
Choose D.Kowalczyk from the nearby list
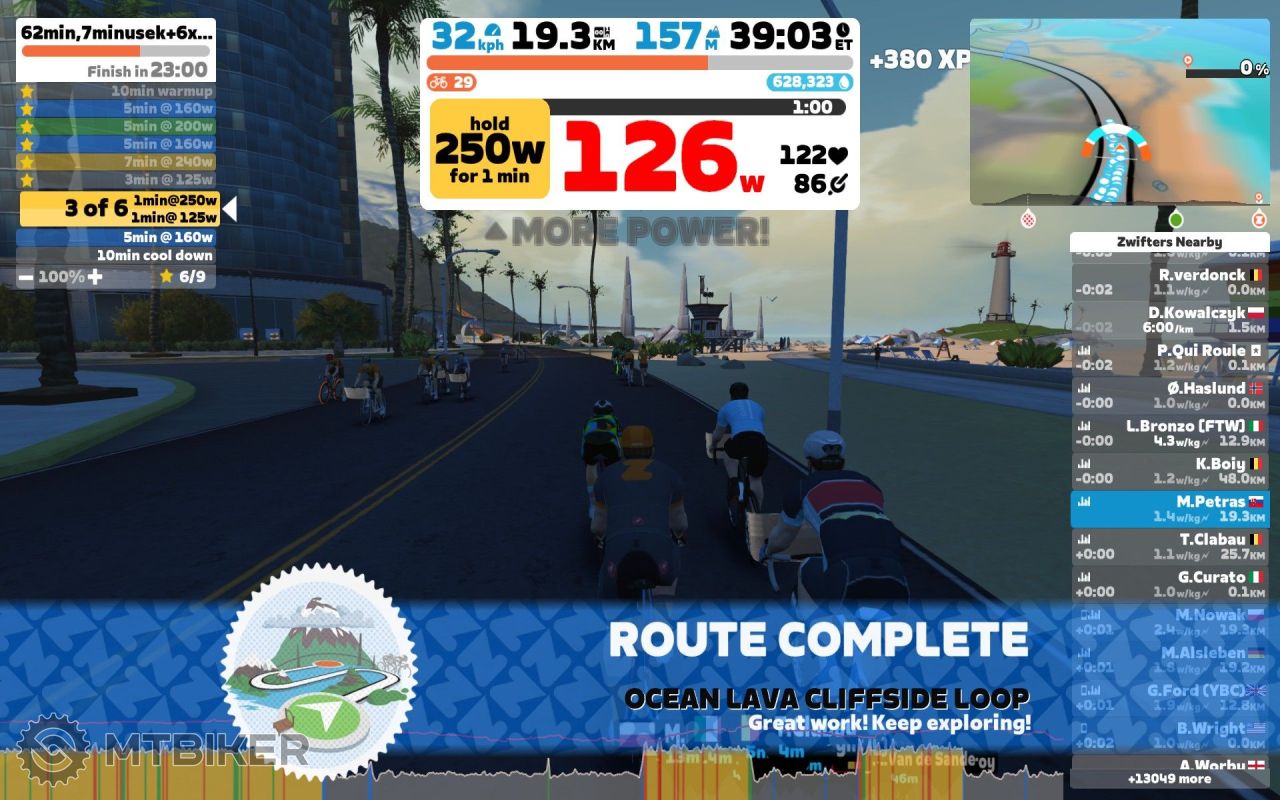click(x=1169, y=320)
